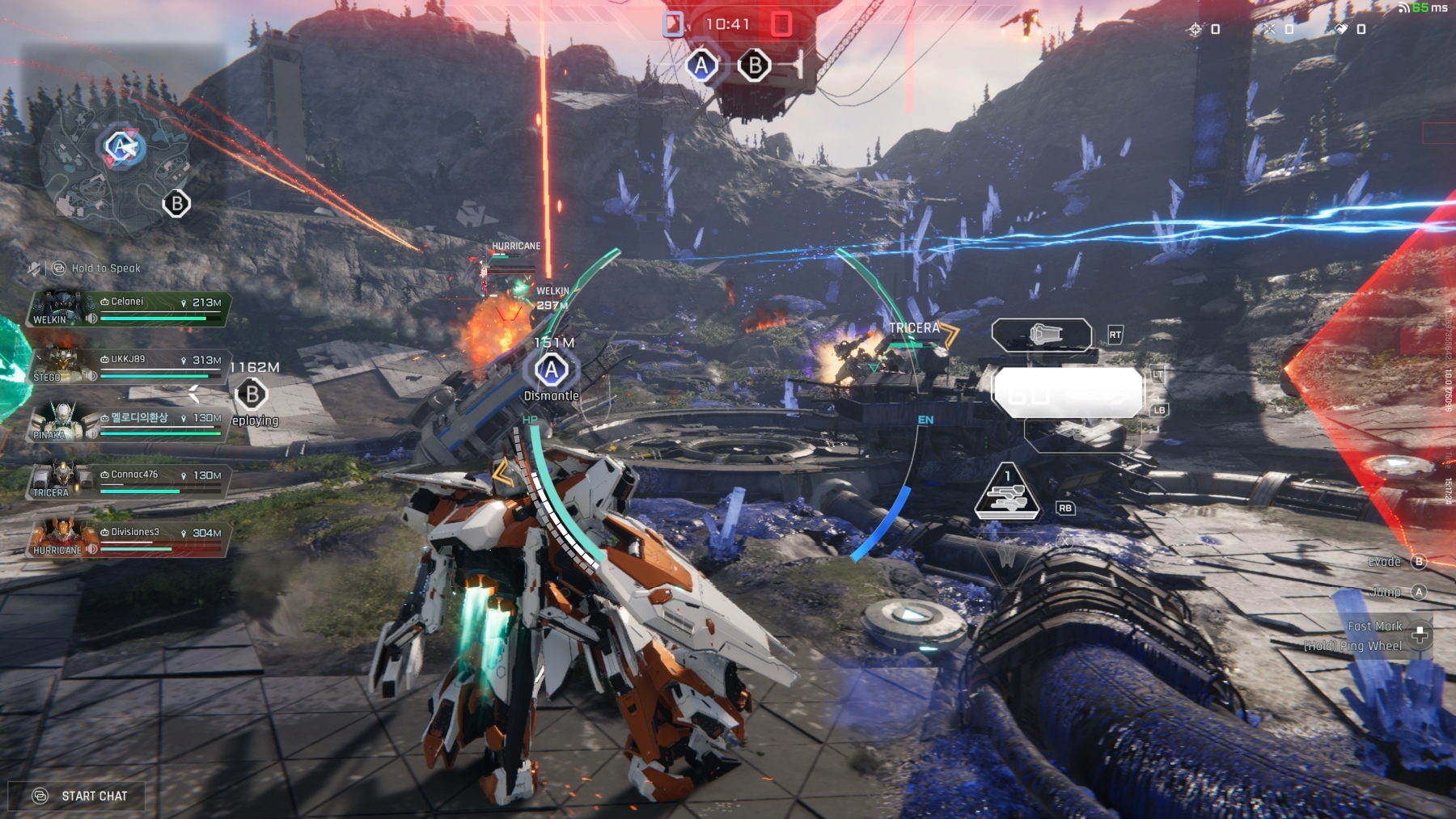Click the chat bubble beside Hold to Speak
1456x819 pixels.
click(x=58, y=268)
